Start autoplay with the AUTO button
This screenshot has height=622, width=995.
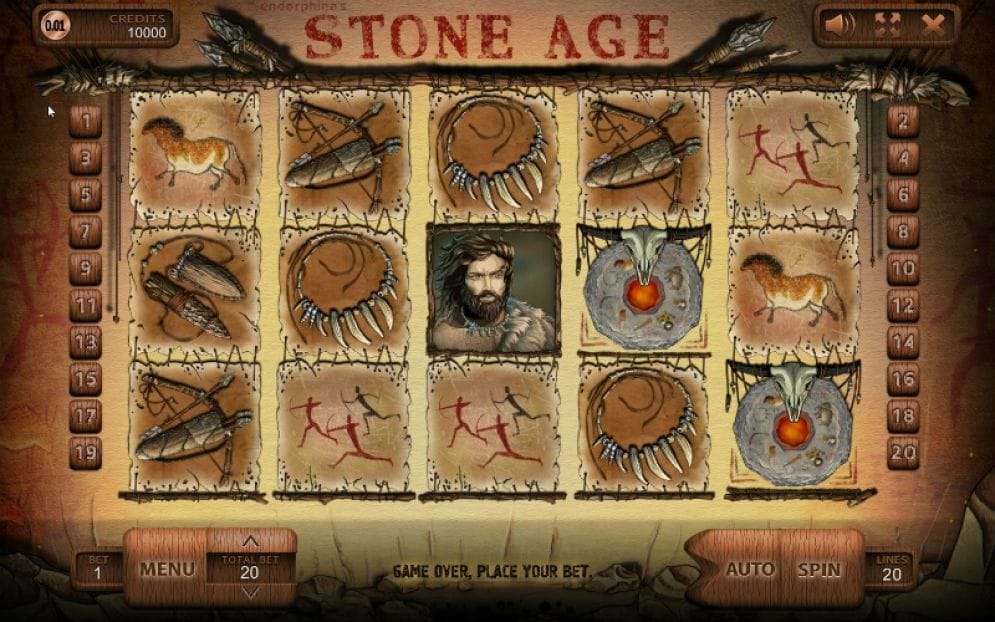(x=749, y=569)
